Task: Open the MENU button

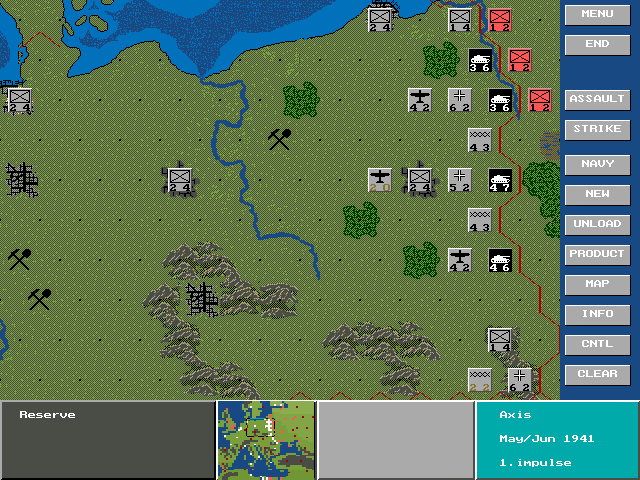Action: point(597,14)
